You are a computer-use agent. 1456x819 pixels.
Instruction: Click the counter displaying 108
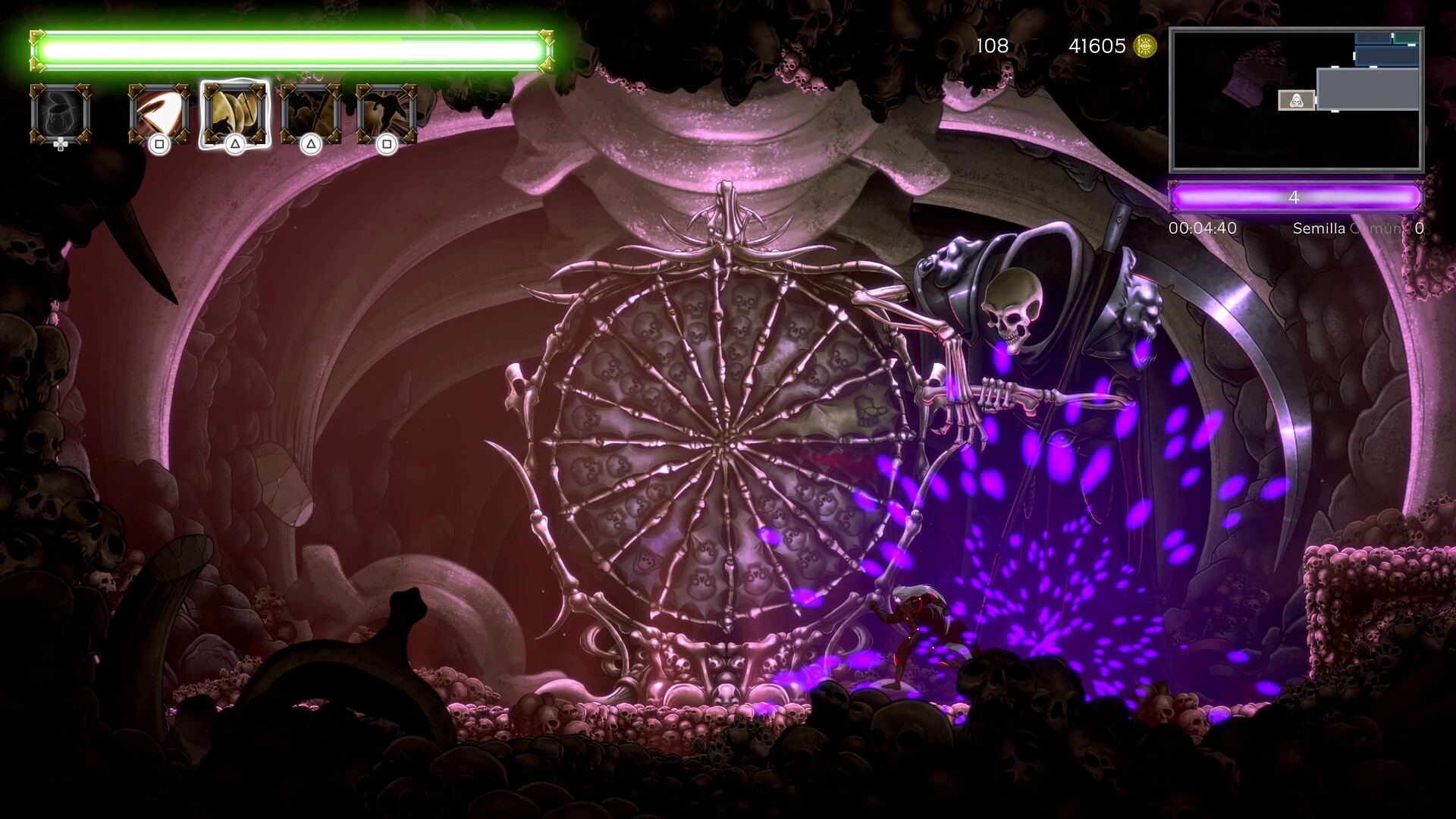point(995,46)
